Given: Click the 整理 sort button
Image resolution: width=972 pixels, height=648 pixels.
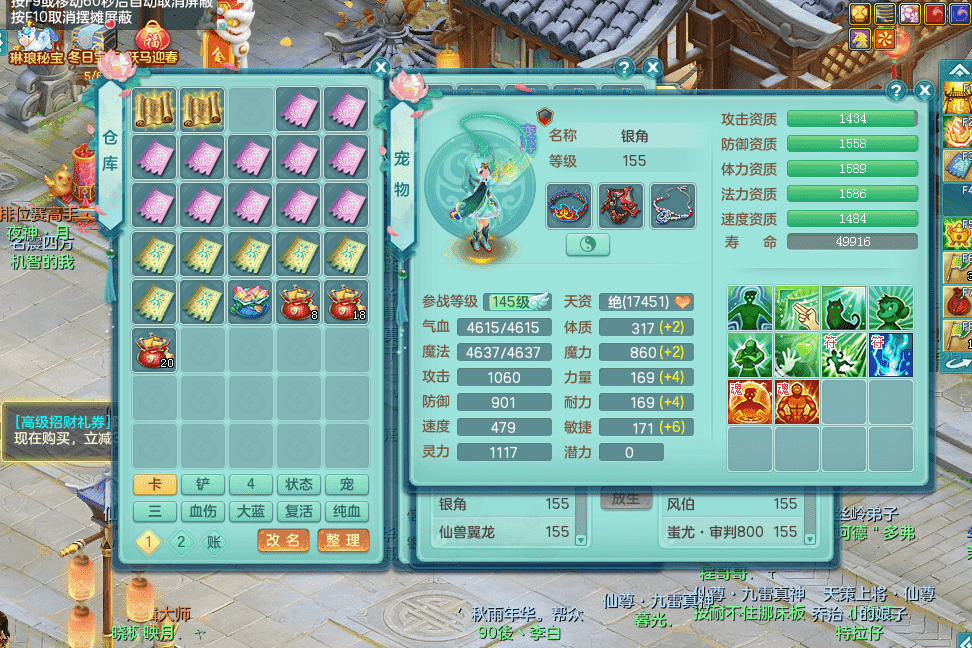Looking at the screenshot, I should 343,540.
